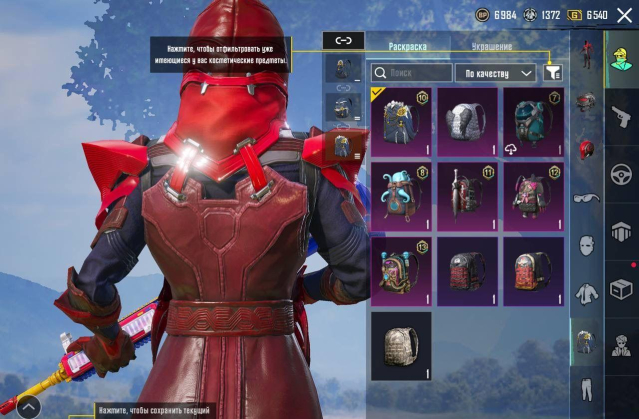Open the Украшение tab
Image resolution: width=639 pixels, height=419 pixels.
pos(492,46)
